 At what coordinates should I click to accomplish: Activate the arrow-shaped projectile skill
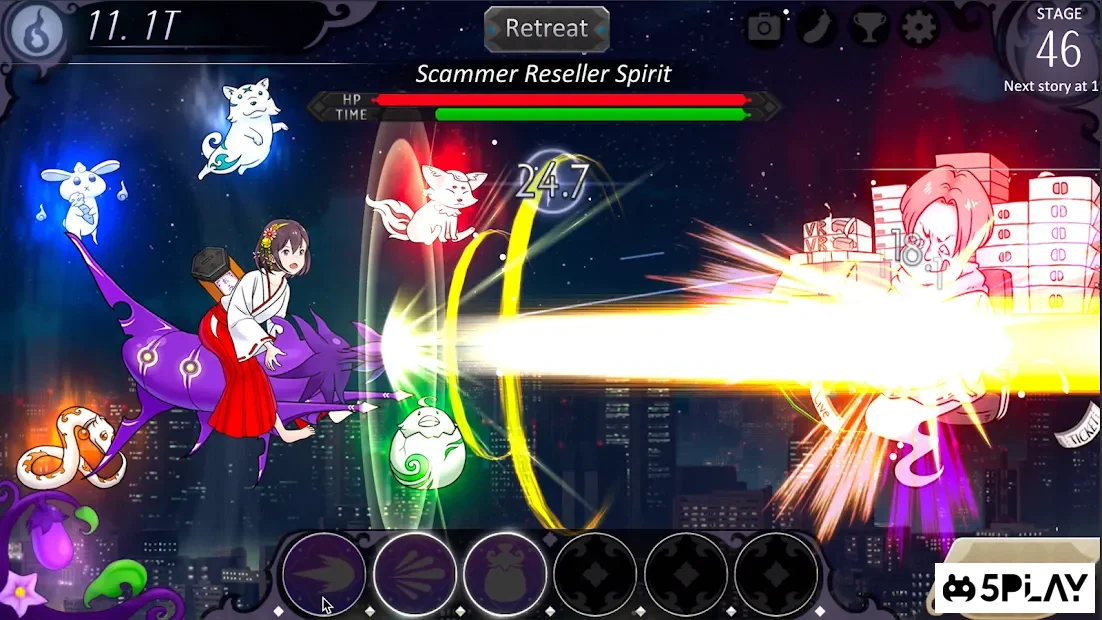324,574
